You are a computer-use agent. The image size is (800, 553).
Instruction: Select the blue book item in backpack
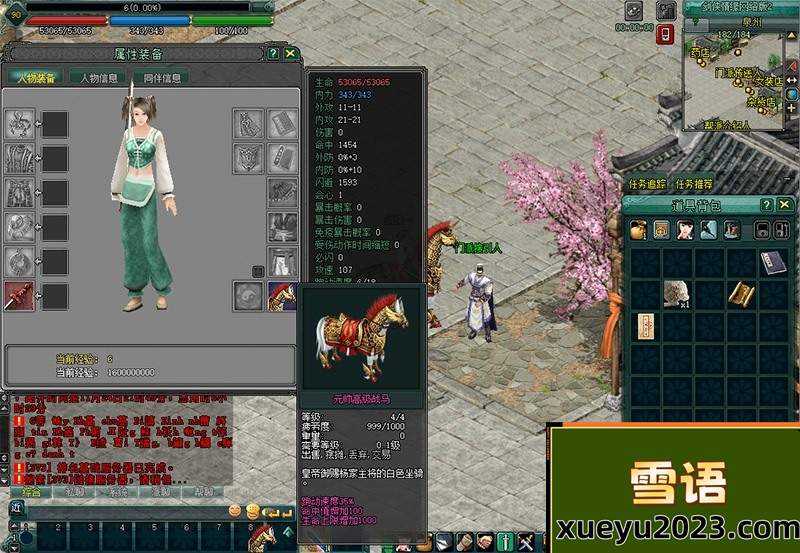(771, 263)
